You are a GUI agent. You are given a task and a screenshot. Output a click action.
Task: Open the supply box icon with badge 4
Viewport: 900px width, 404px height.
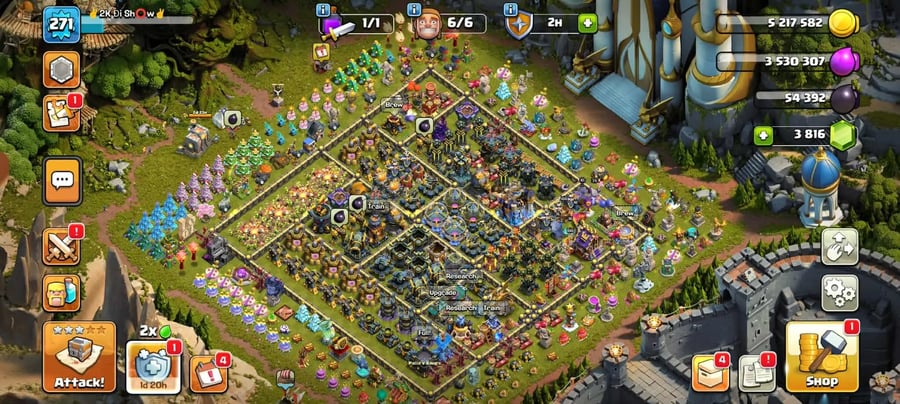[x=708, y=372]
